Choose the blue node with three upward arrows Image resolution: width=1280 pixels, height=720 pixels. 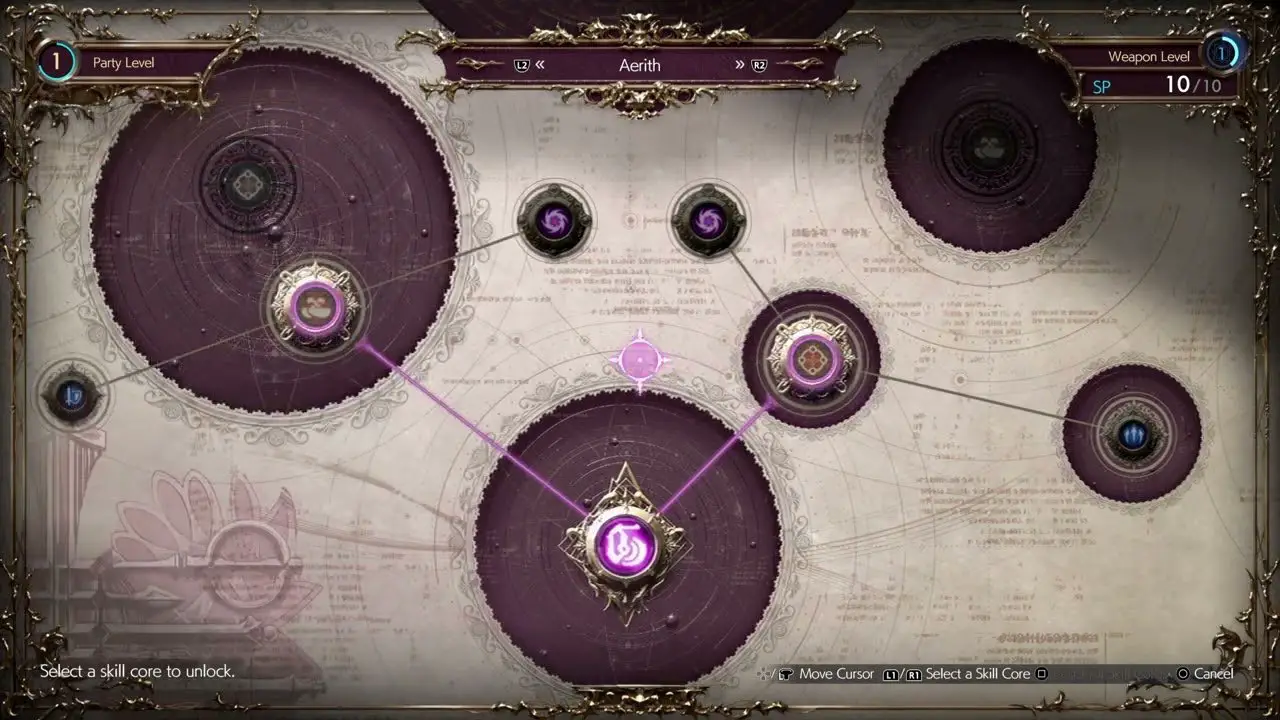[x=1132, y=434]
